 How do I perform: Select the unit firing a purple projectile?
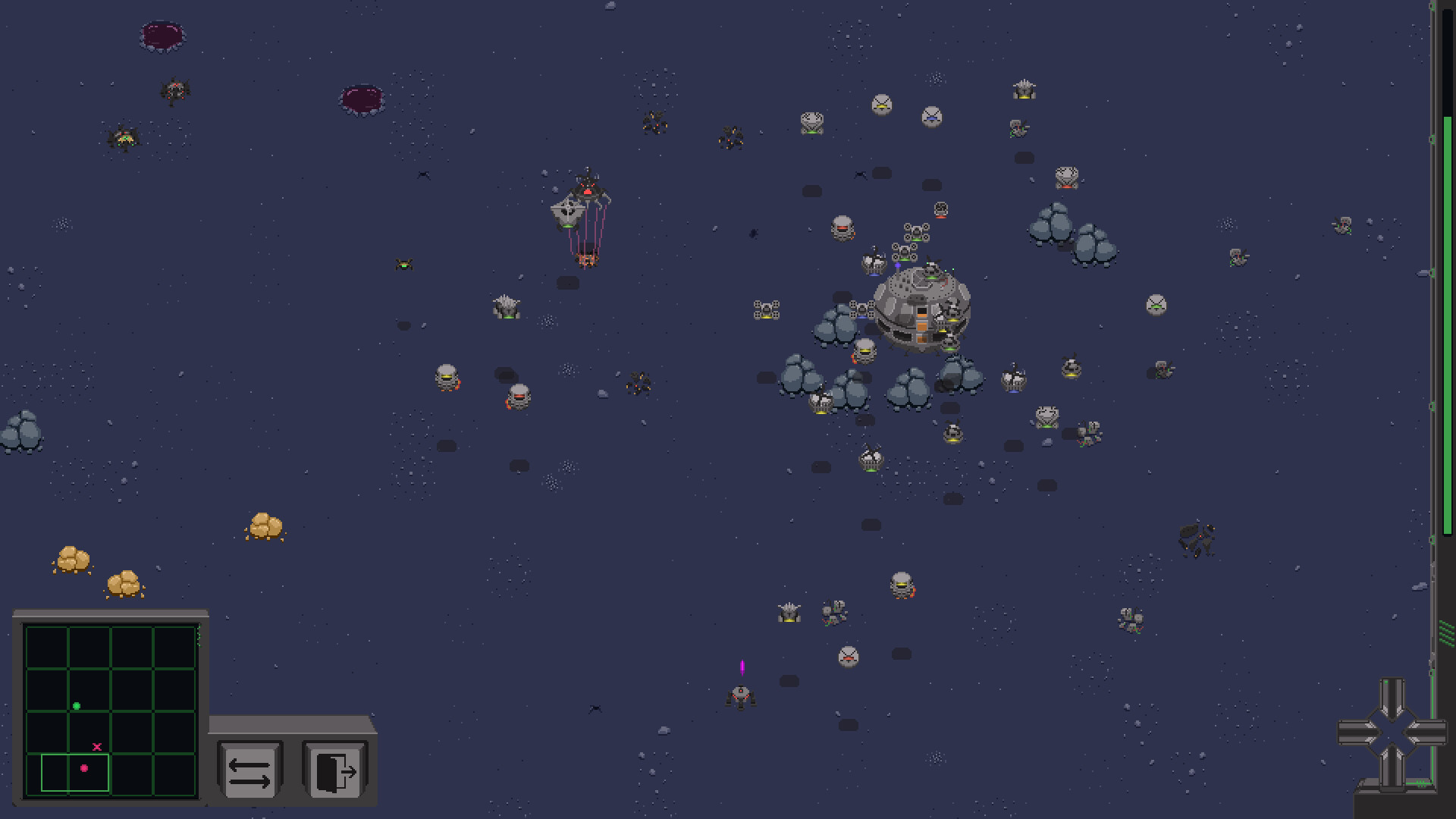pos(741,699)
